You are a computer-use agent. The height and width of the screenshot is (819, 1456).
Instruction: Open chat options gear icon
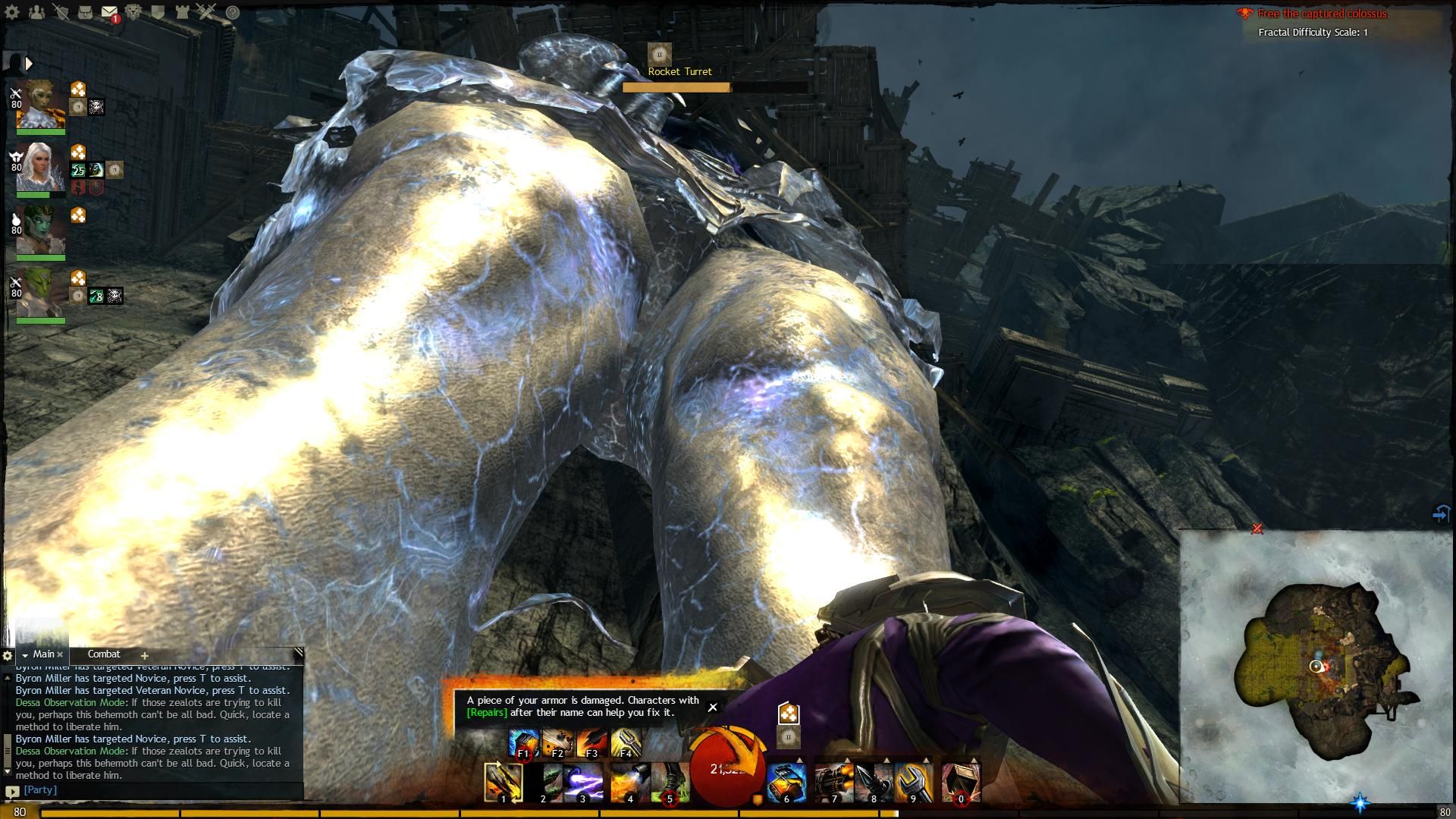8,655
